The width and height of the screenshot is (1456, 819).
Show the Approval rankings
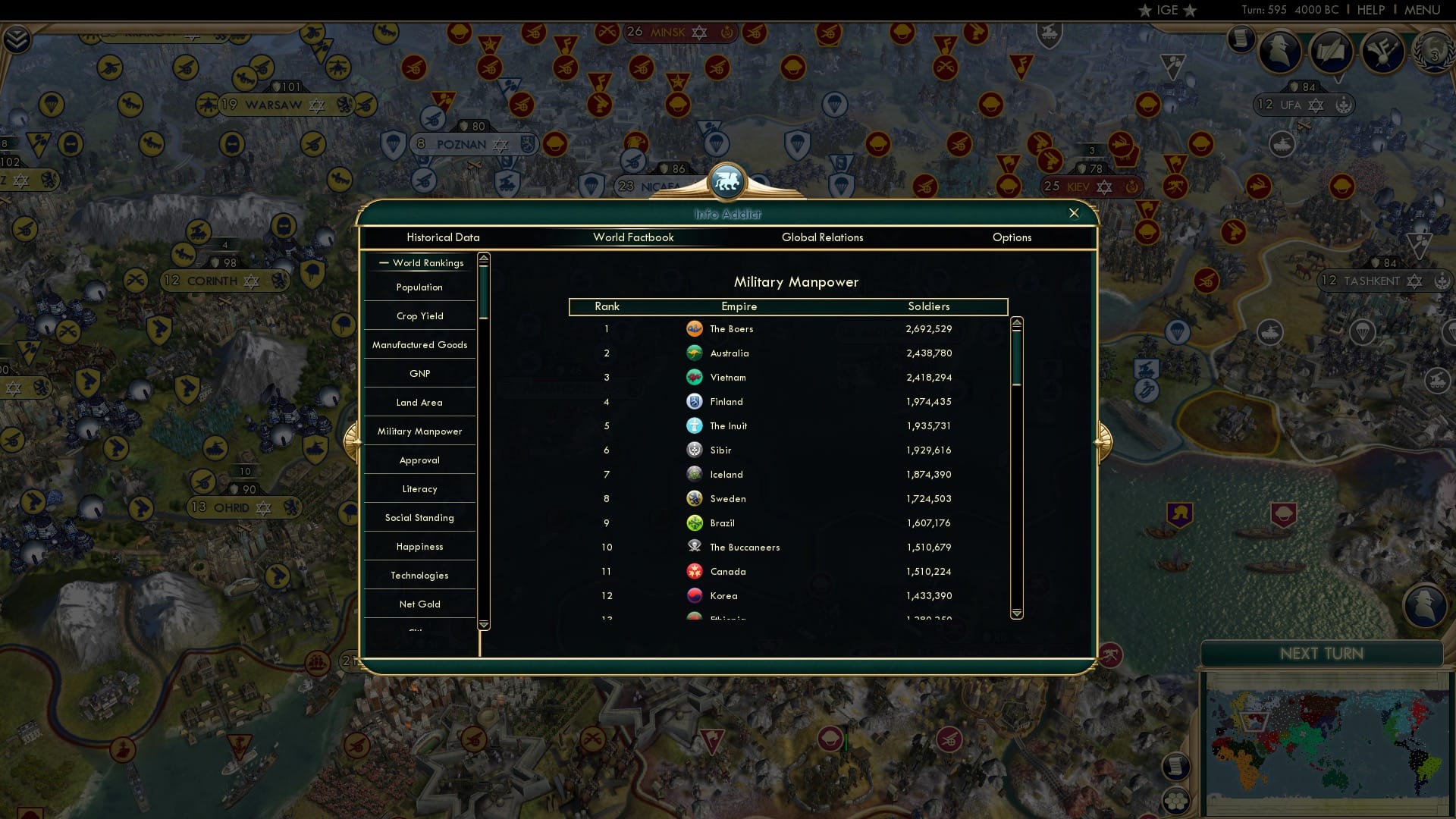[x=419, y=460]
